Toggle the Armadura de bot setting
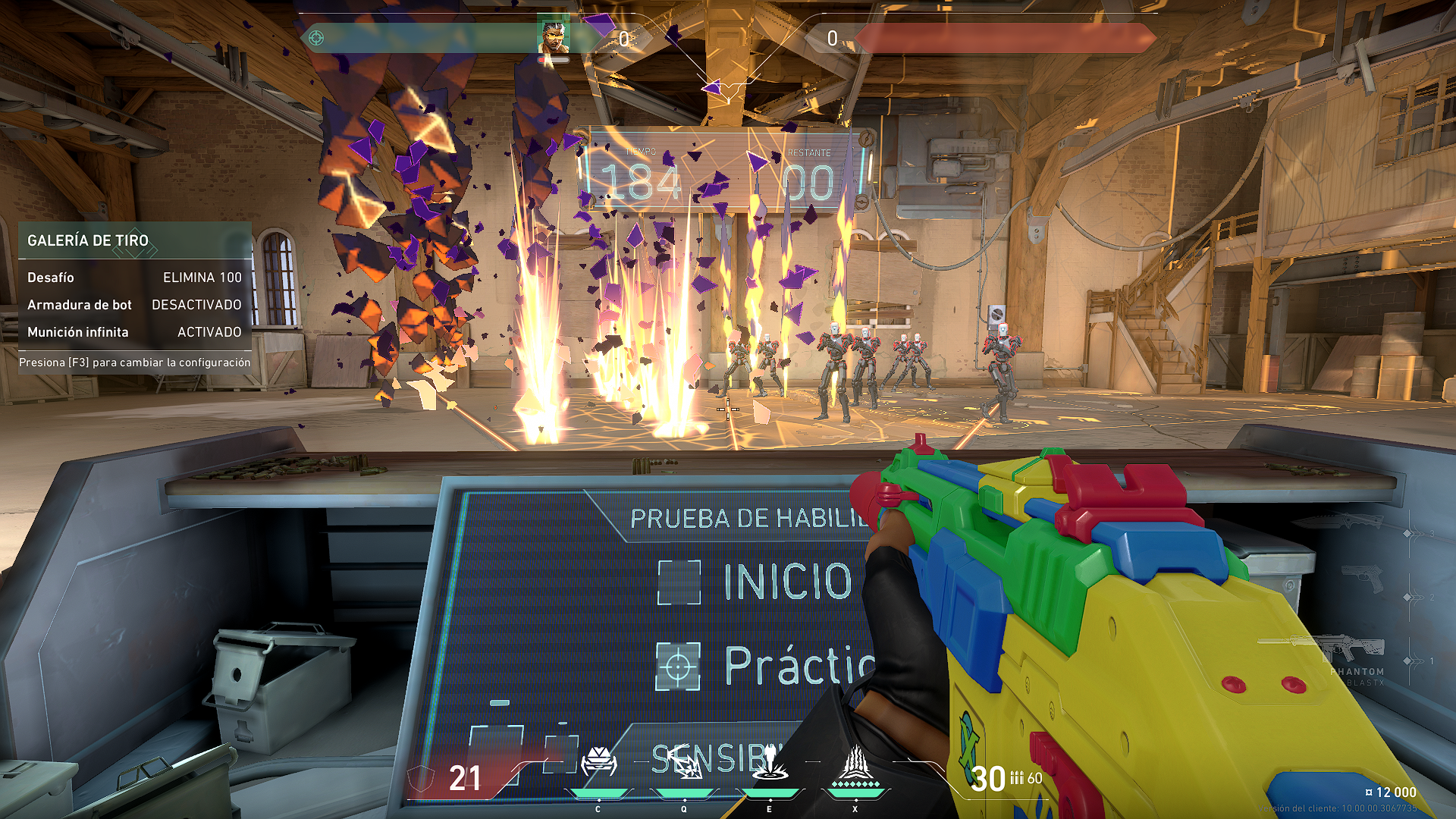1456x819 pixels. (134, 305)
